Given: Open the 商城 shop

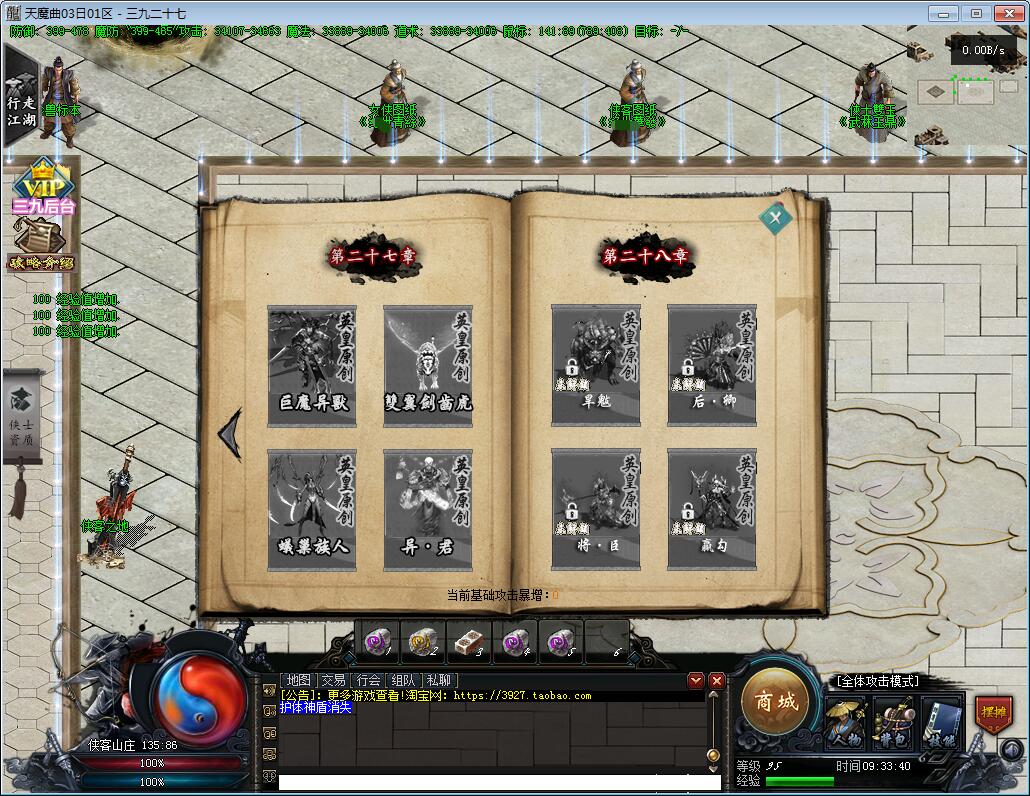Looking at the screenshot, I should coord(776,702).
